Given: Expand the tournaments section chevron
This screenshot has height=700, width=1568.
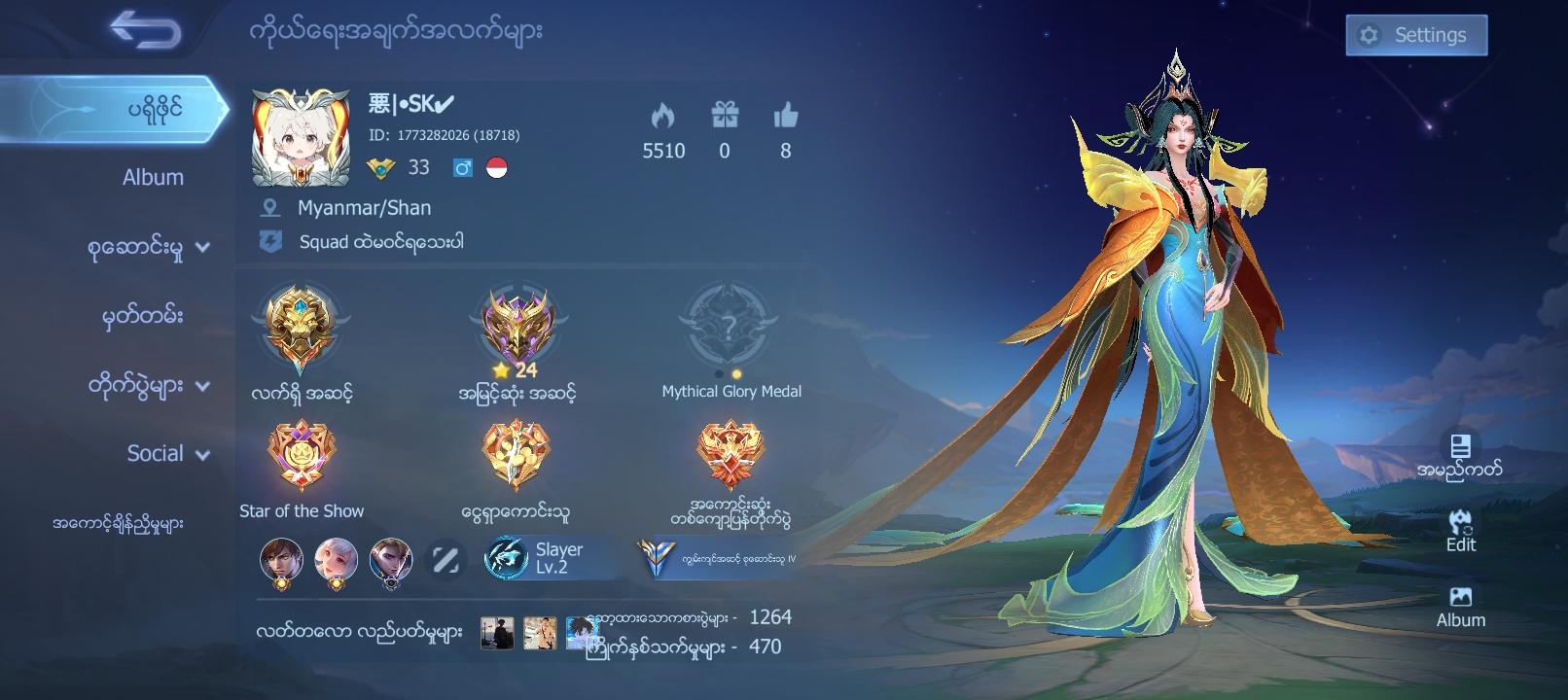Looking at the screenshot, I should point(203,383).
